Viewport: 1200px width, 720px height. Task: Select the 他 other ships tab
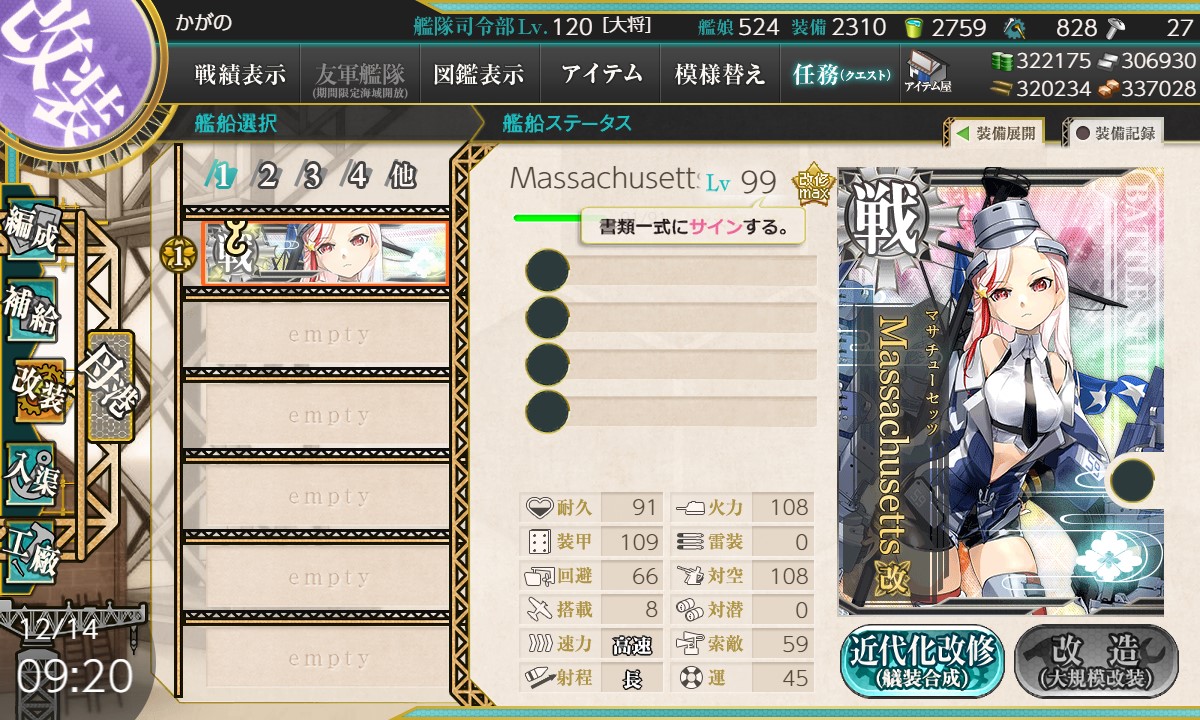[401, 177]
